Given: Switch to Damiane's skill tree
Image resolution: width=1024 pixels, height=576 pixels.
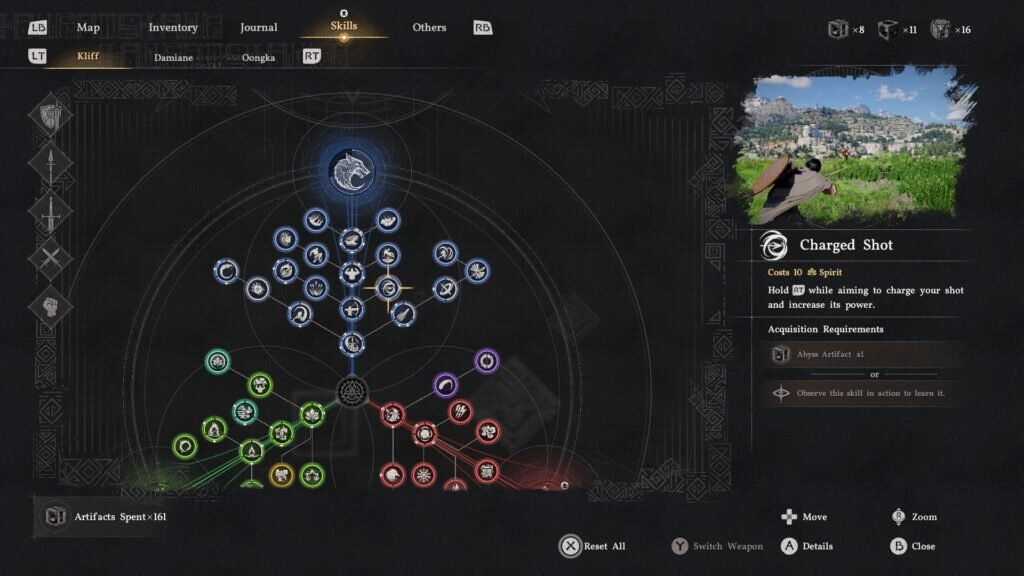Looking at the screenshot, I should pos(173,57).
